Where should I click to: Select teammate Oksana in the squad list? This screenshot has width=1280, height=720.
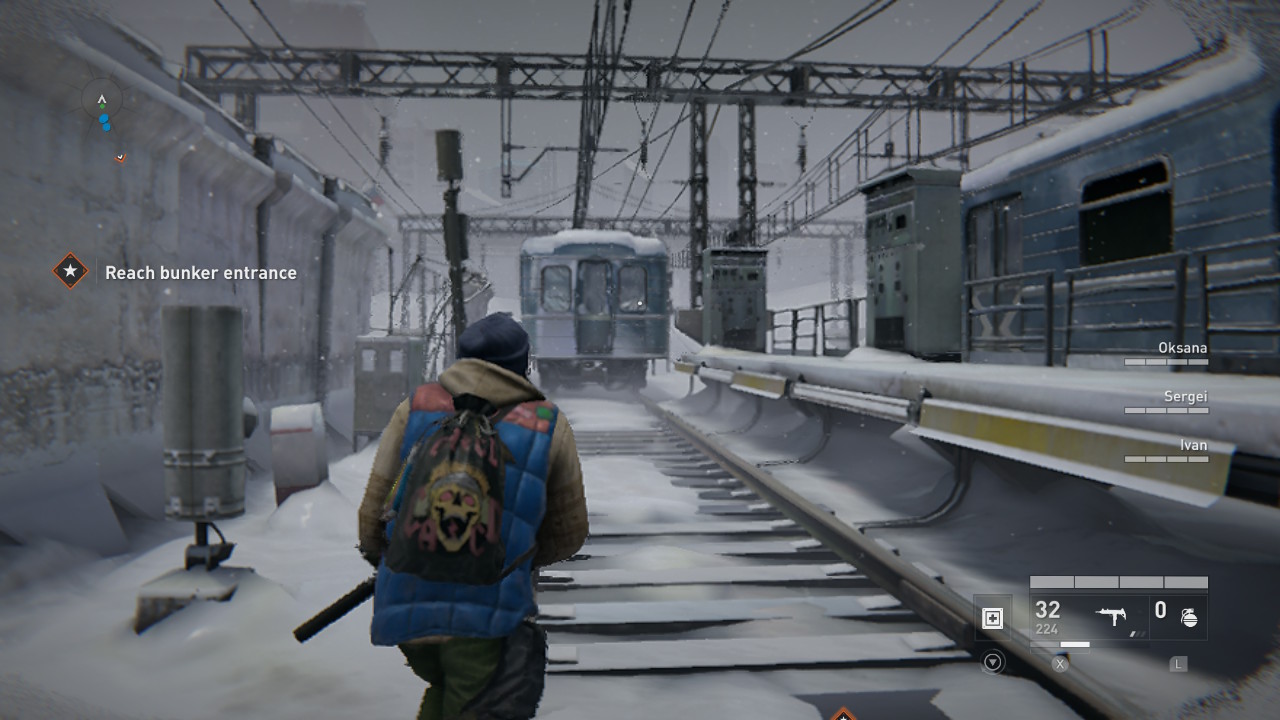(x=1182, y=348)
